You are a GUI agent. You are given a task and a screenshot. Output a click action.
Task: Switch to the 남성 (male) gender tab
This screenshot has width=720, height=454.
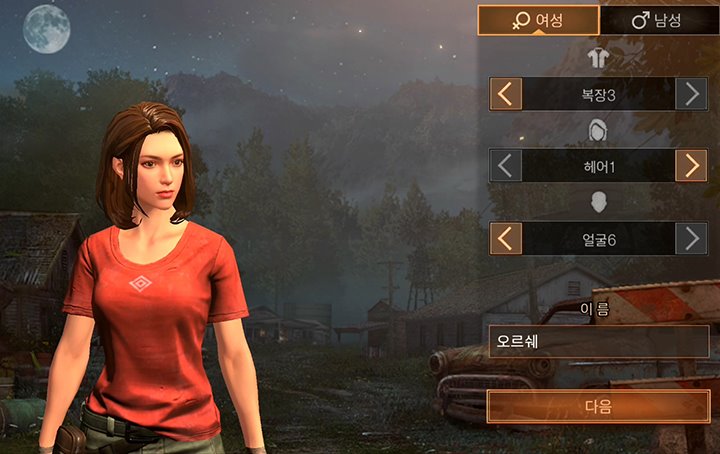(660, 20)
